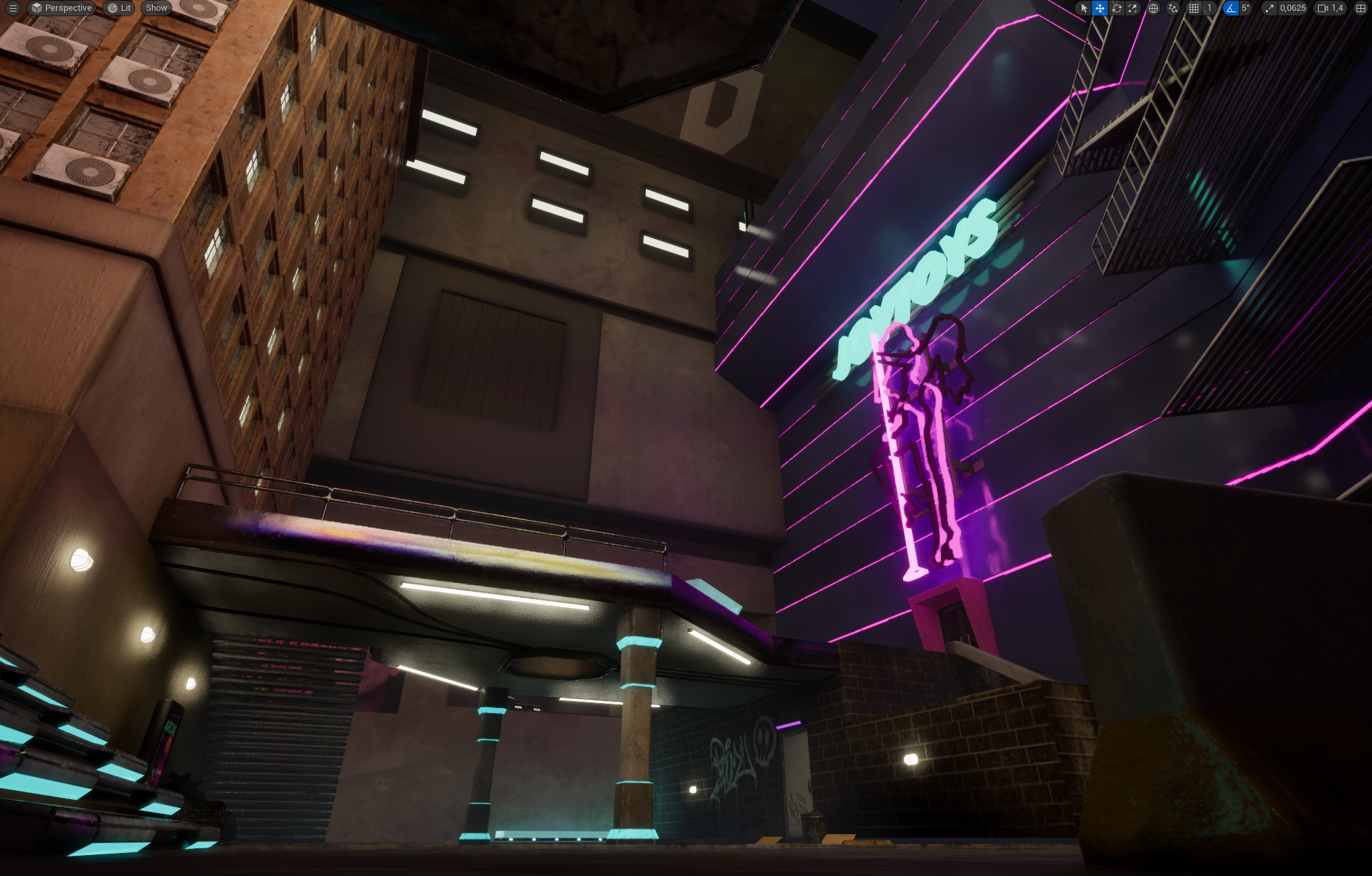Screen dimensions: 1372x876
Task: Toggle grid snapping on or off
Action: point(1192,8)
